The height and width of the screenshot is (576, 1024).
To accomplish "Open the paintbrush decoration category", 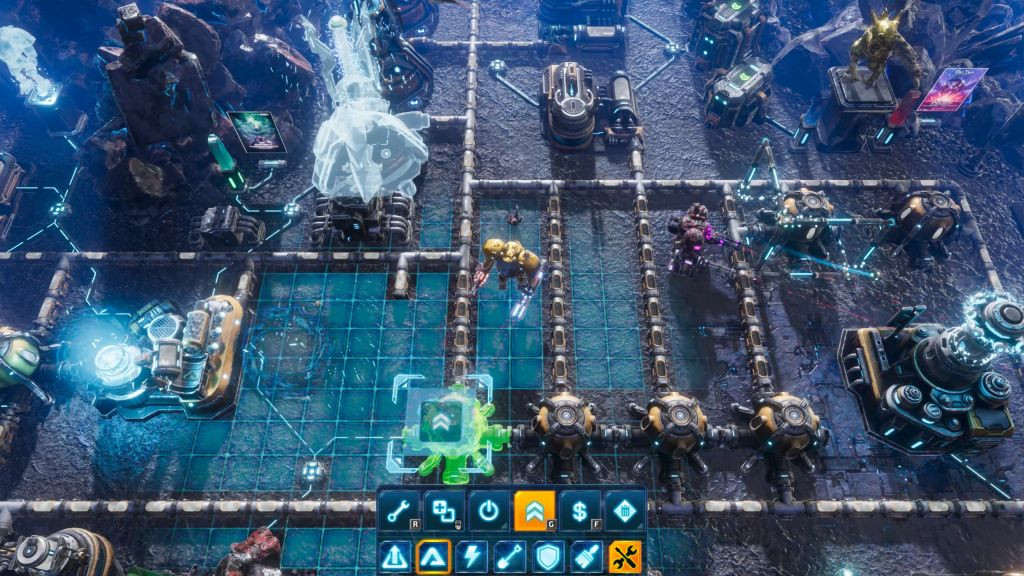I will (x=587, y=556).
